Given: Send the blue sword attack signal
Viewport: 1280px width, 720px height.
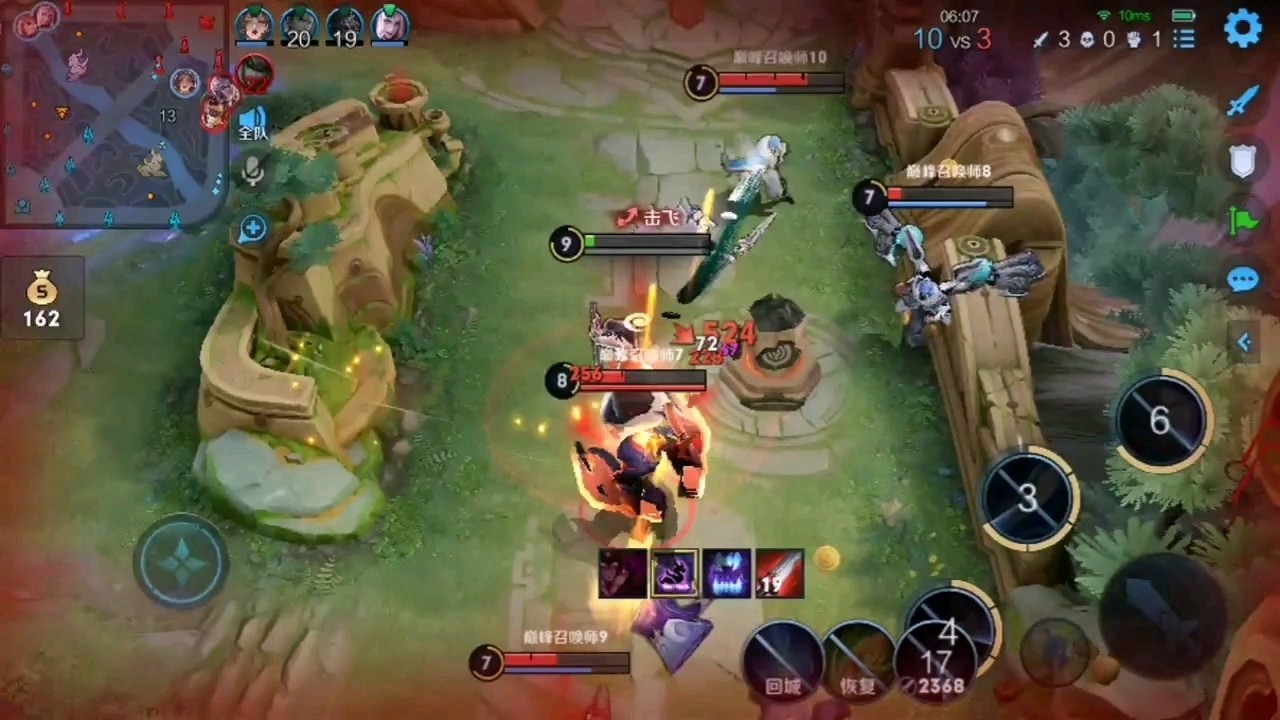Looking at the screenshot, I should 1242,101.
